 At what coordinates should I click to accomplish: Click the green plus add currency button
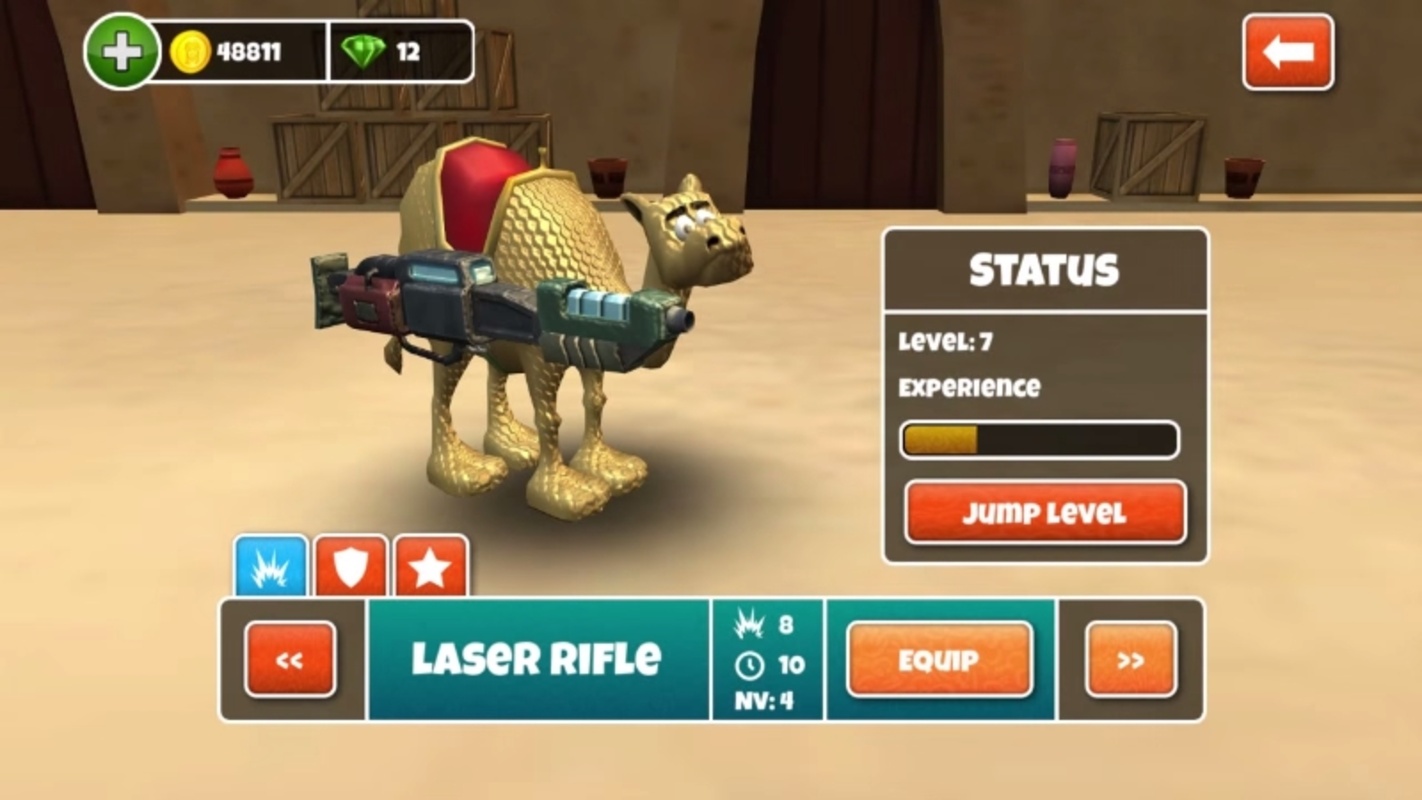(x=122, y=52)
